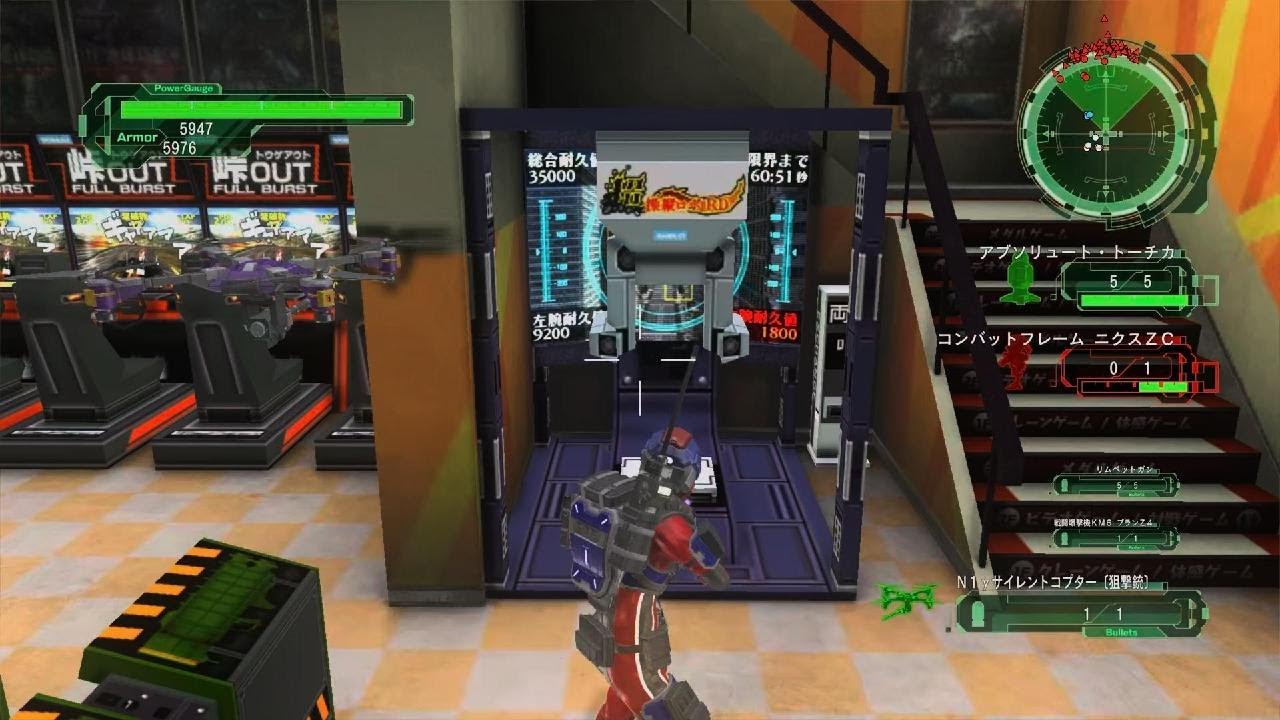Click the green turret support icon

coord(1019,277)
